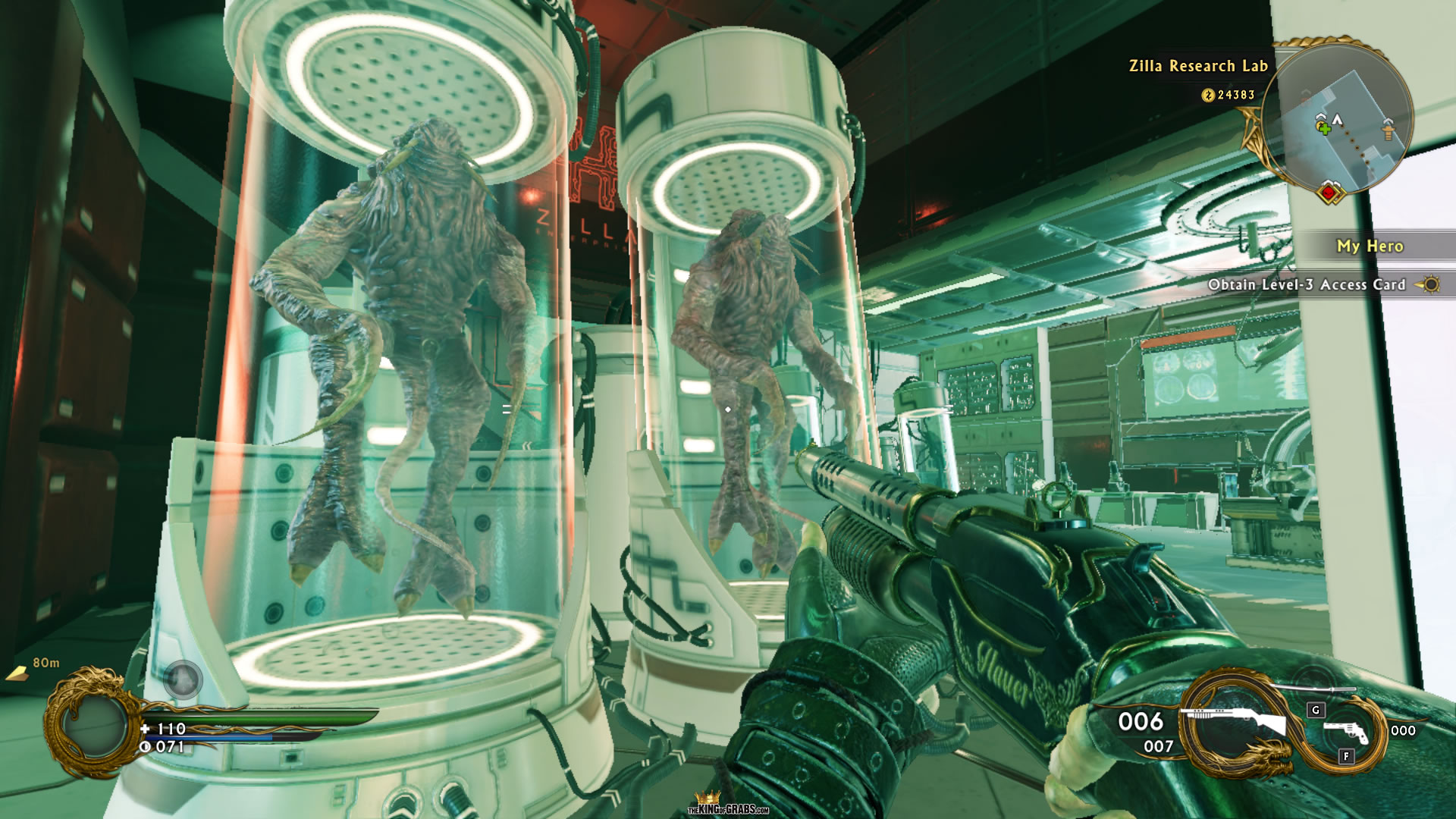This screenshot has width=1456, height=819.
Task: Select the My Hero quest title
Action: click(x=1370, y=246)
